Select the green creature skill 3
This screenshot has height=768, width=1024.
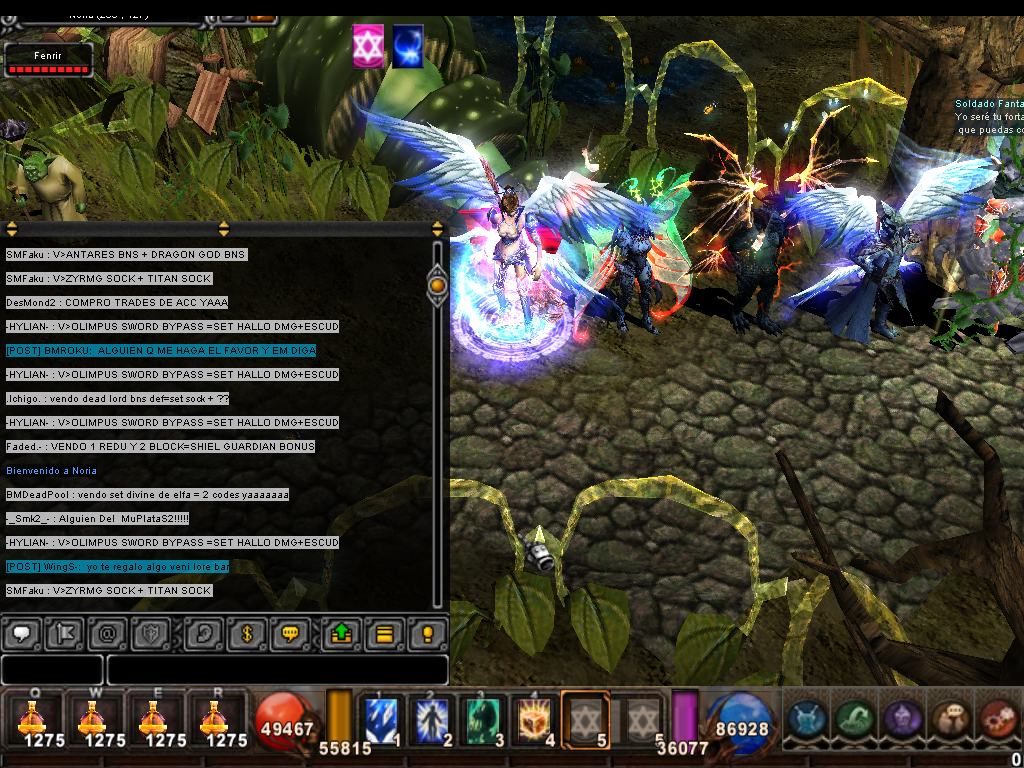[x=482, y=720]
